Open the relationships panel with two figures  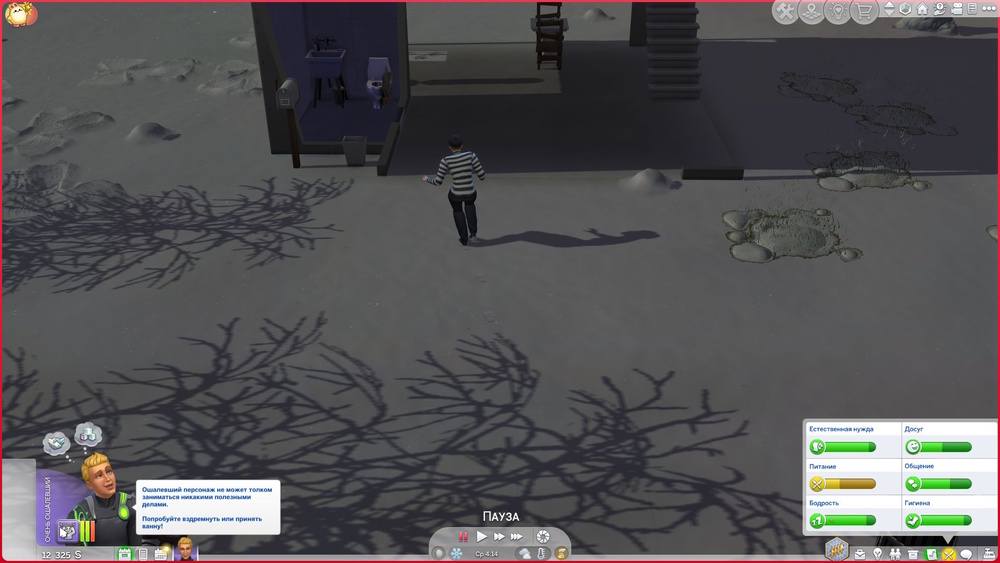click(895, 554)
